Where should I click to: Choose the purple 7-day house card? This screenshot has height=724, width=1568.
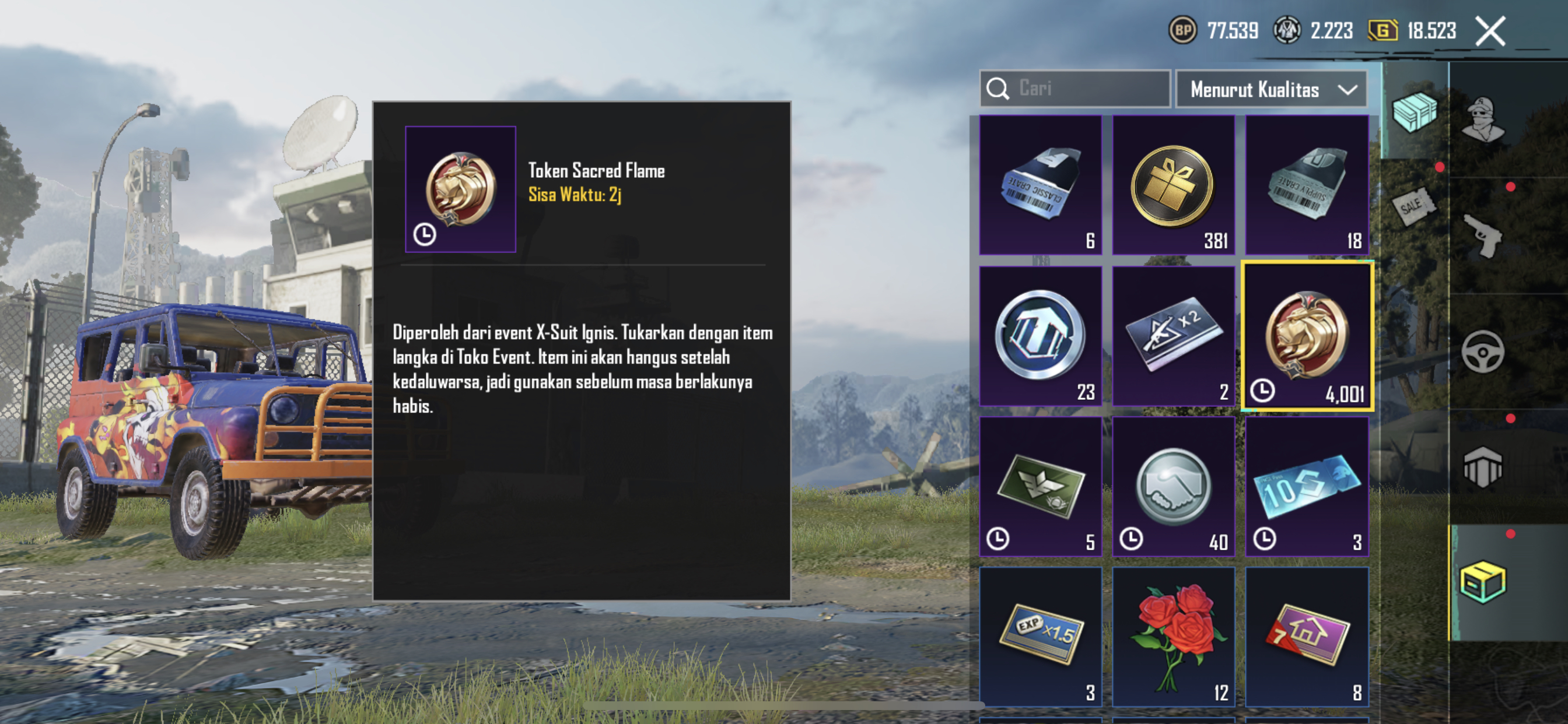click(x=1306, y=637)
